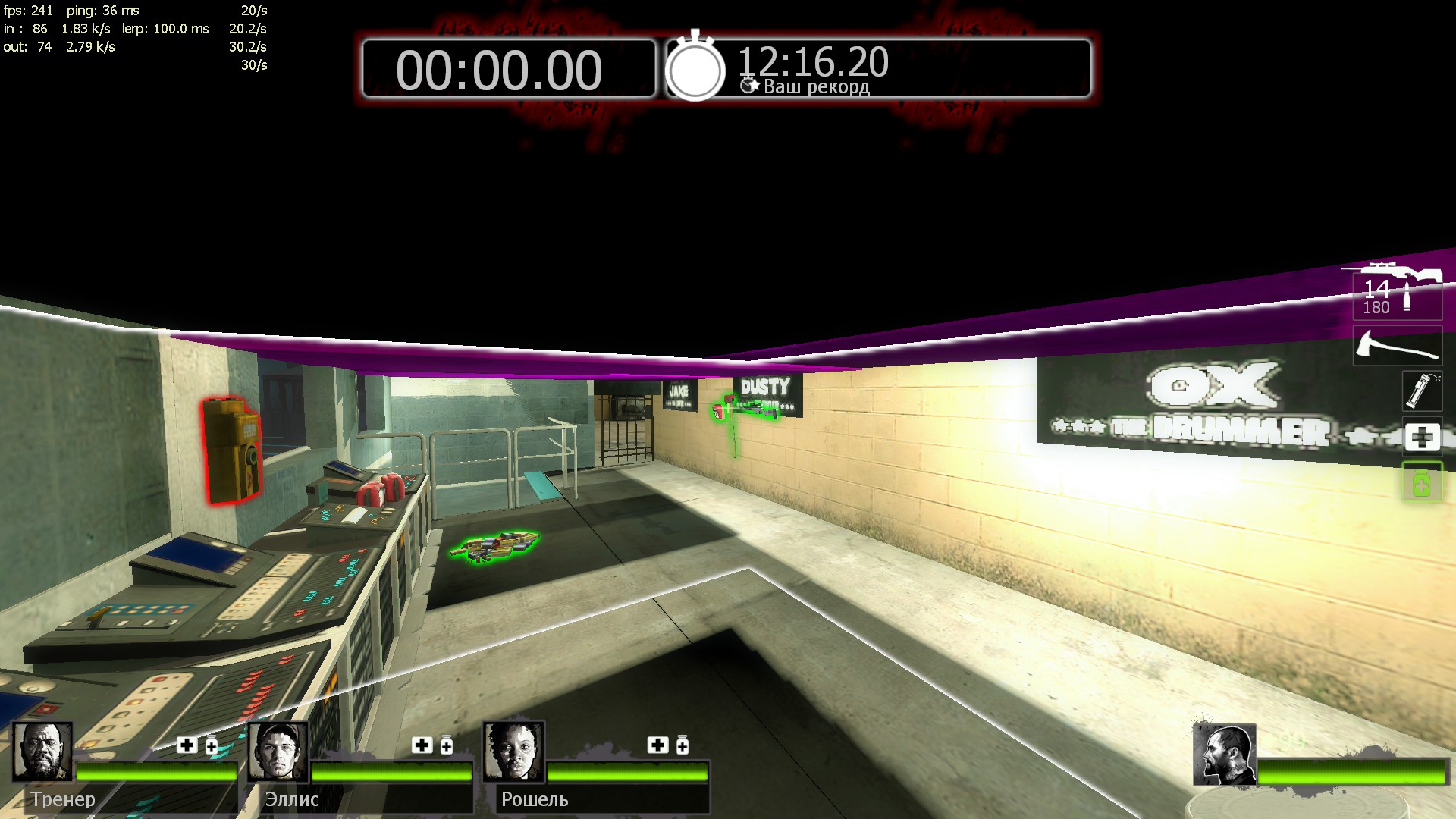Click your own bearded survivor portrait
Viewport: 1456px width, 819px height.
[1224, 755]
